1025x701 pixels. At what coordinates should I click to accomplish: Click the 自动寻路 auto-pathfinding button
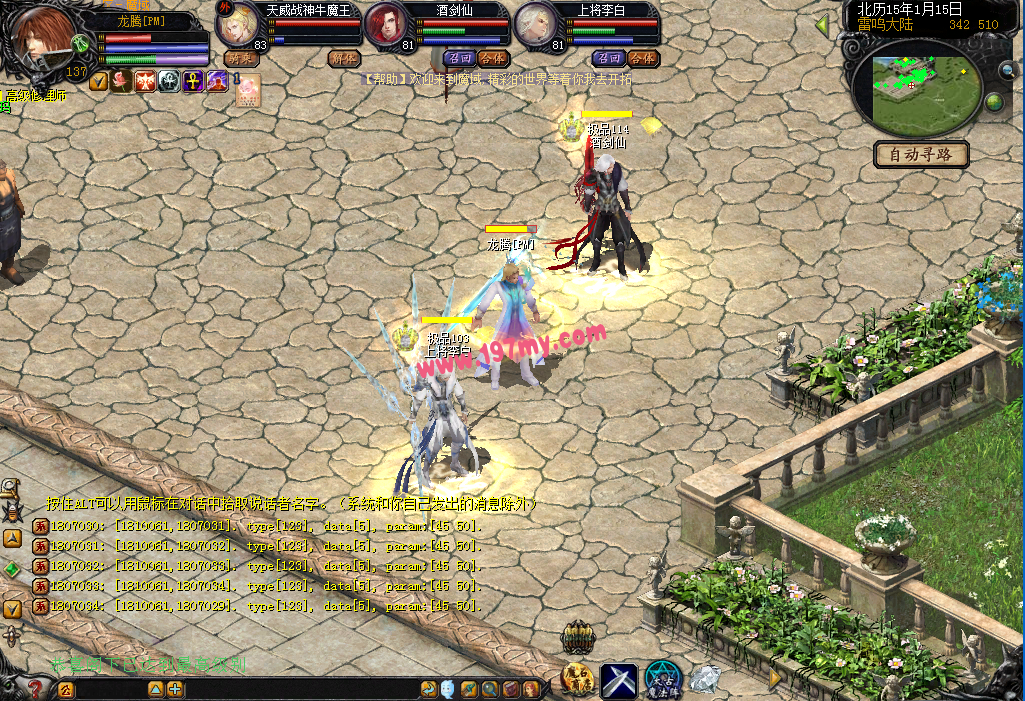coord(921,154)
